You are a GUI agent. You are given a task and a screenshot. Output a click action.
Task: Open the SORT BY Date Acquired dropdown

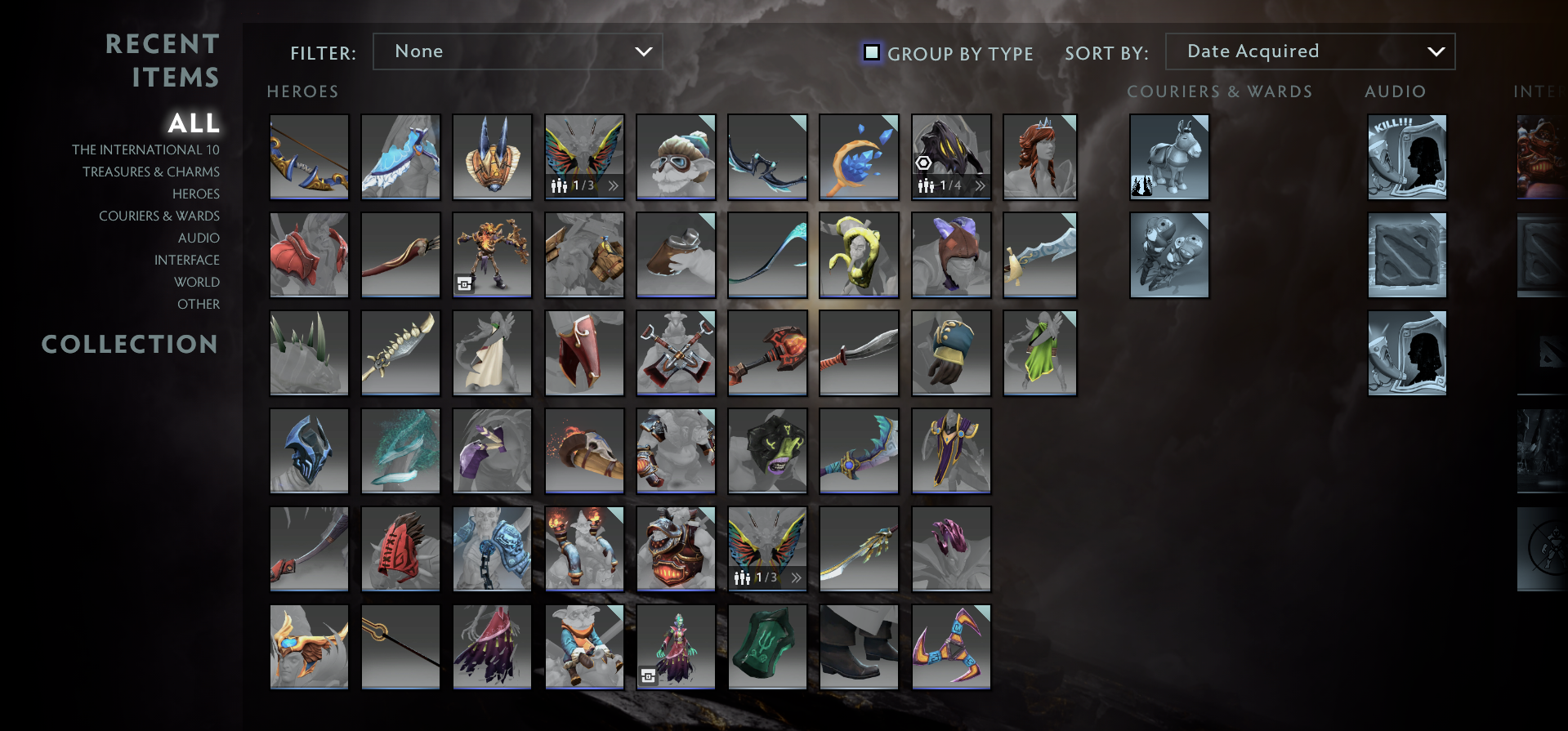click(x=1309, y=51)
